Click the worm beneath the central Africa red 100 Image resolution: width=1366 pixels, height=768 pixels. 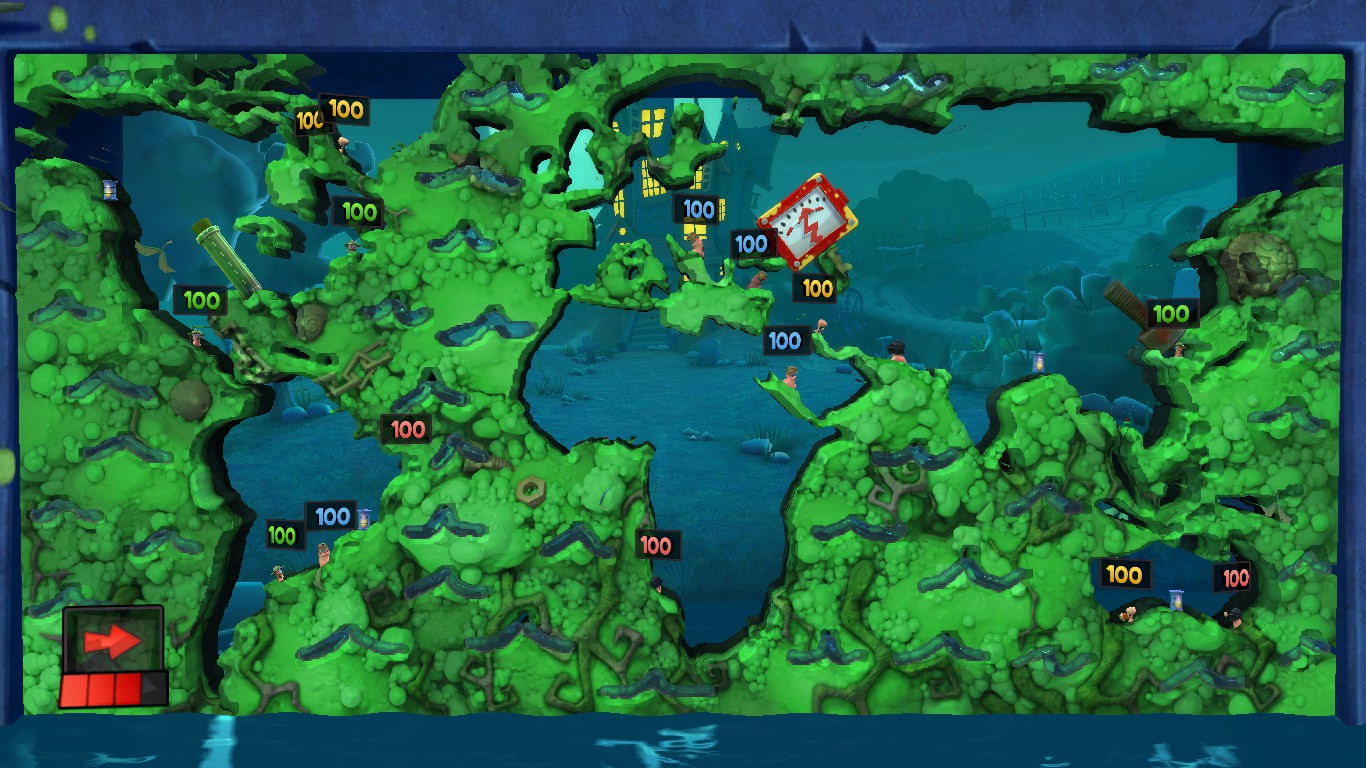[660, 585]
